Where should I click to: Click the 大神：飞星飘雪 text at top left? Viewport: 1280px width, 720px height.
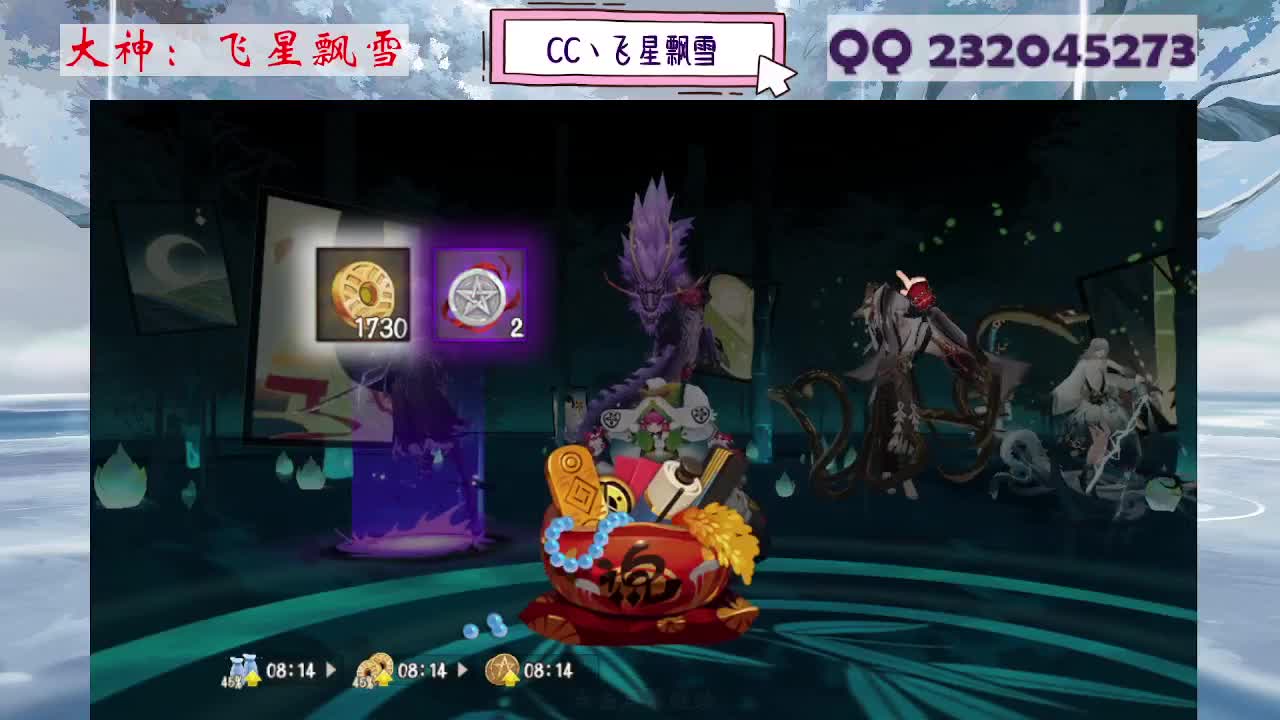tap(230, 50)
